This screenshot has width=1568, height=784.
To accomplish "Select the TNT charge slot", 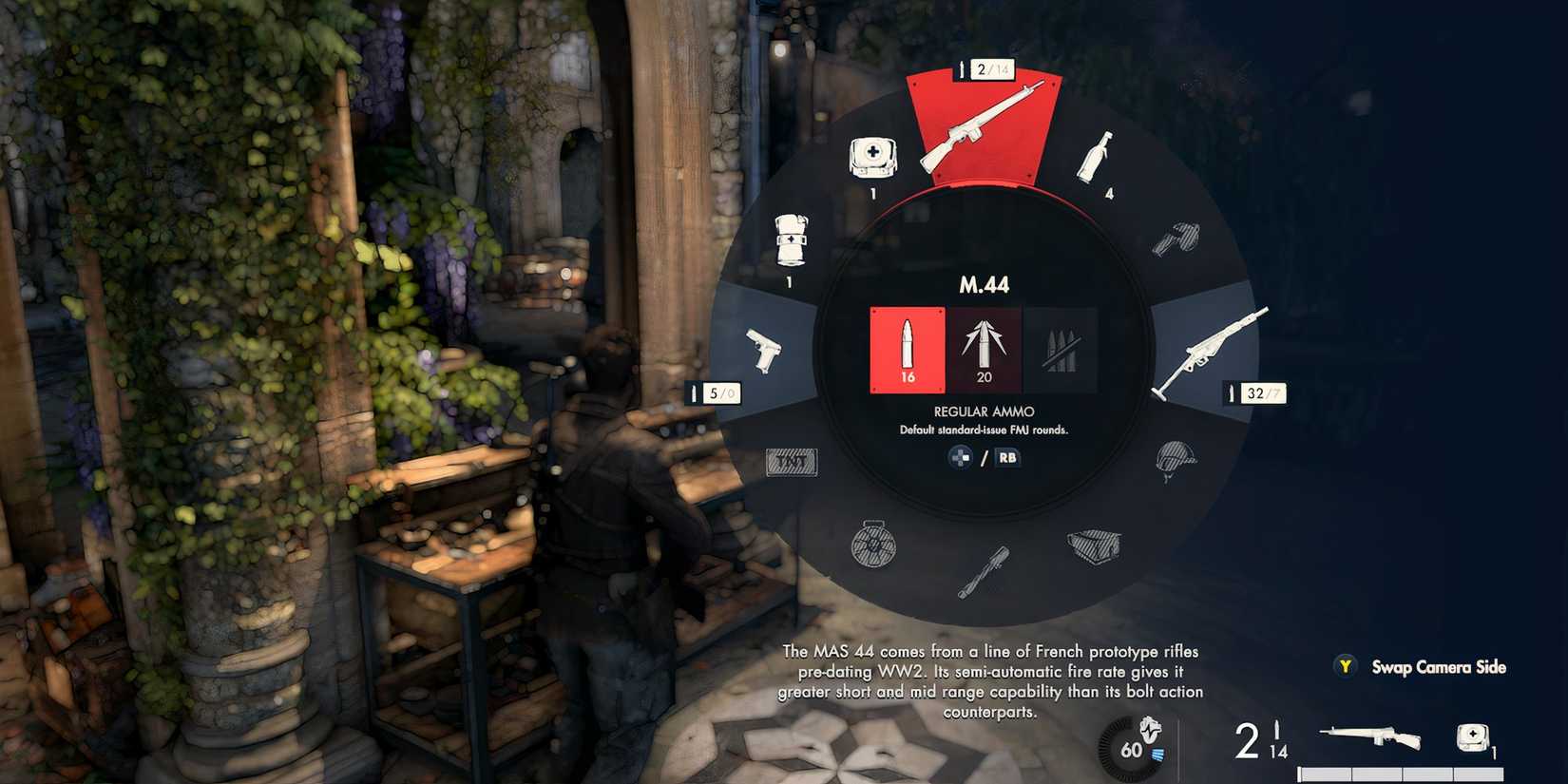I will [791, 461].
